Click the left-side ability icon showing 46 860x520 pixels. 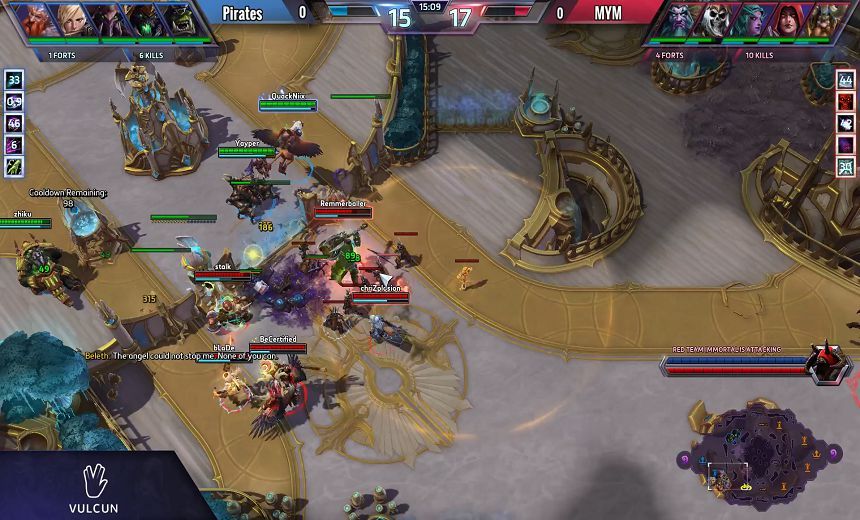[14, 123]
